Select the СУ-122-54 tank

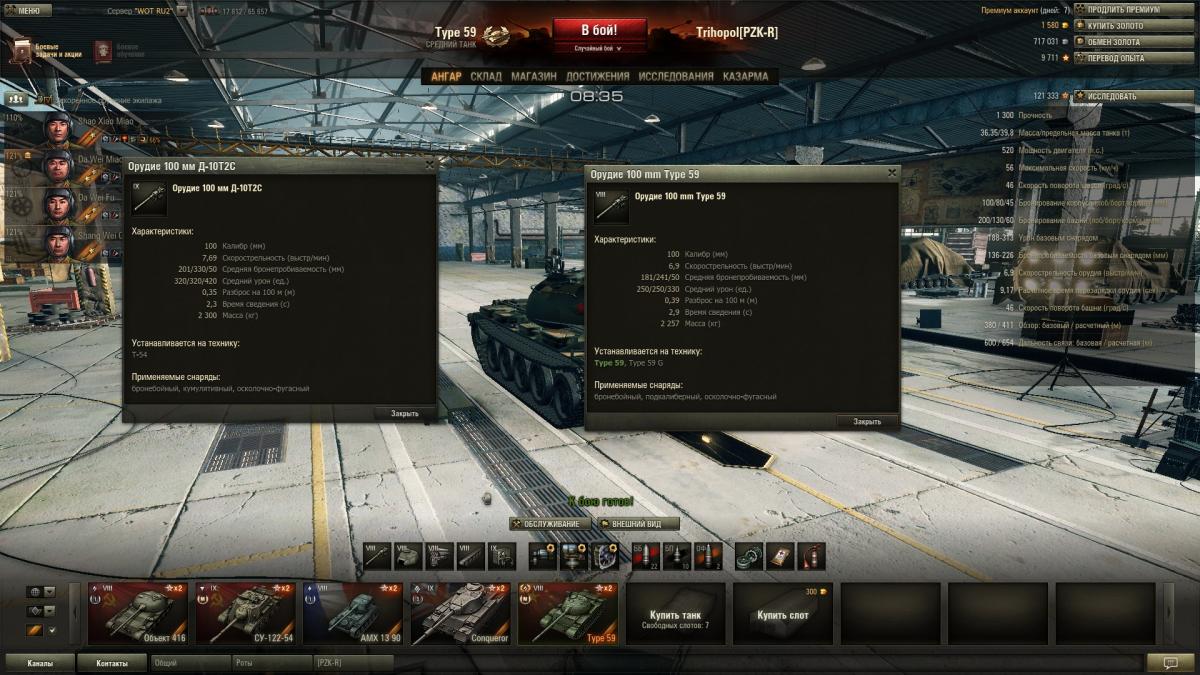[245, 613]
